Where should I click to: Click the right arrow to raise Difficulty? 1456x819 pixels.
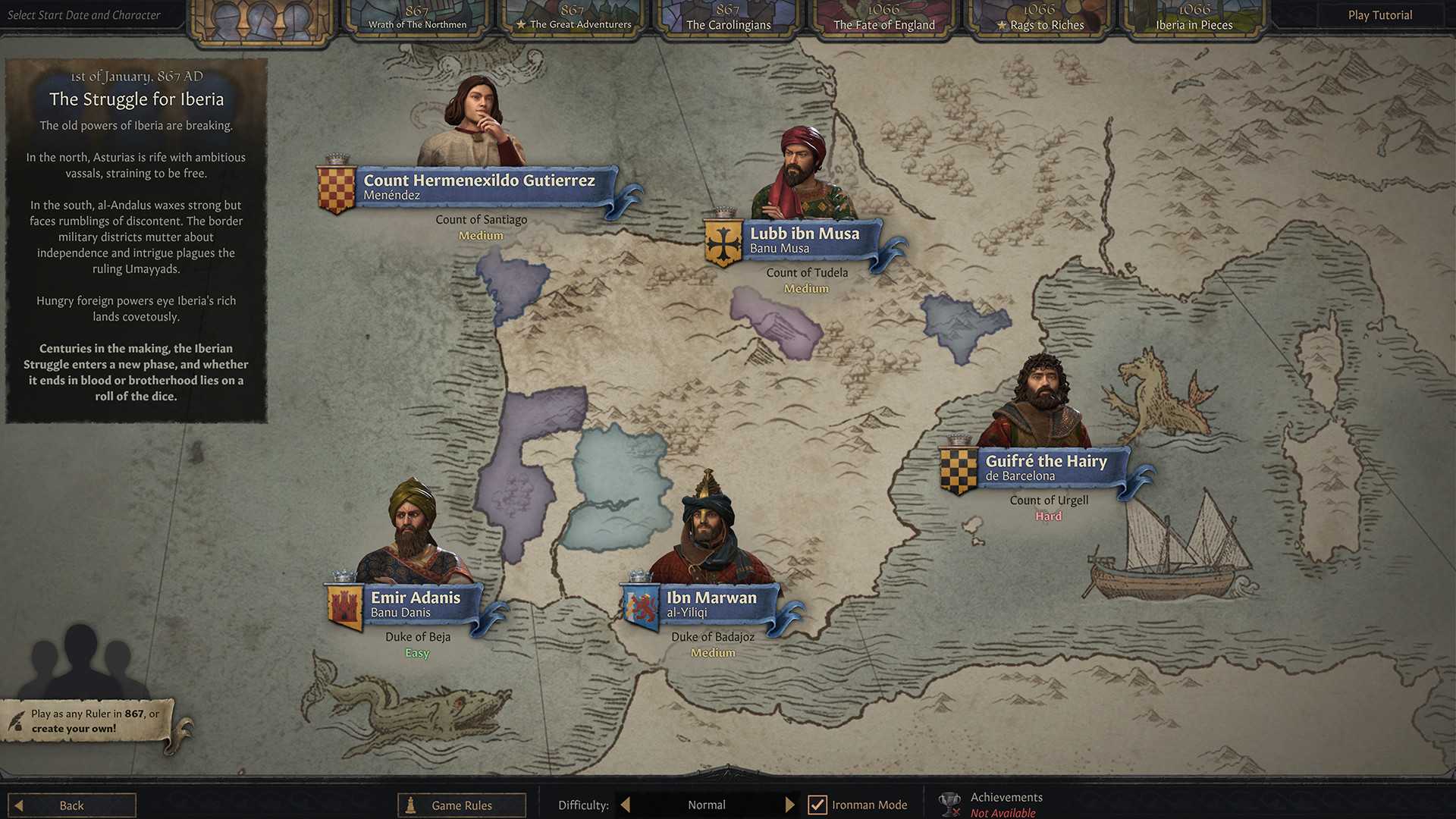point(790,805)
